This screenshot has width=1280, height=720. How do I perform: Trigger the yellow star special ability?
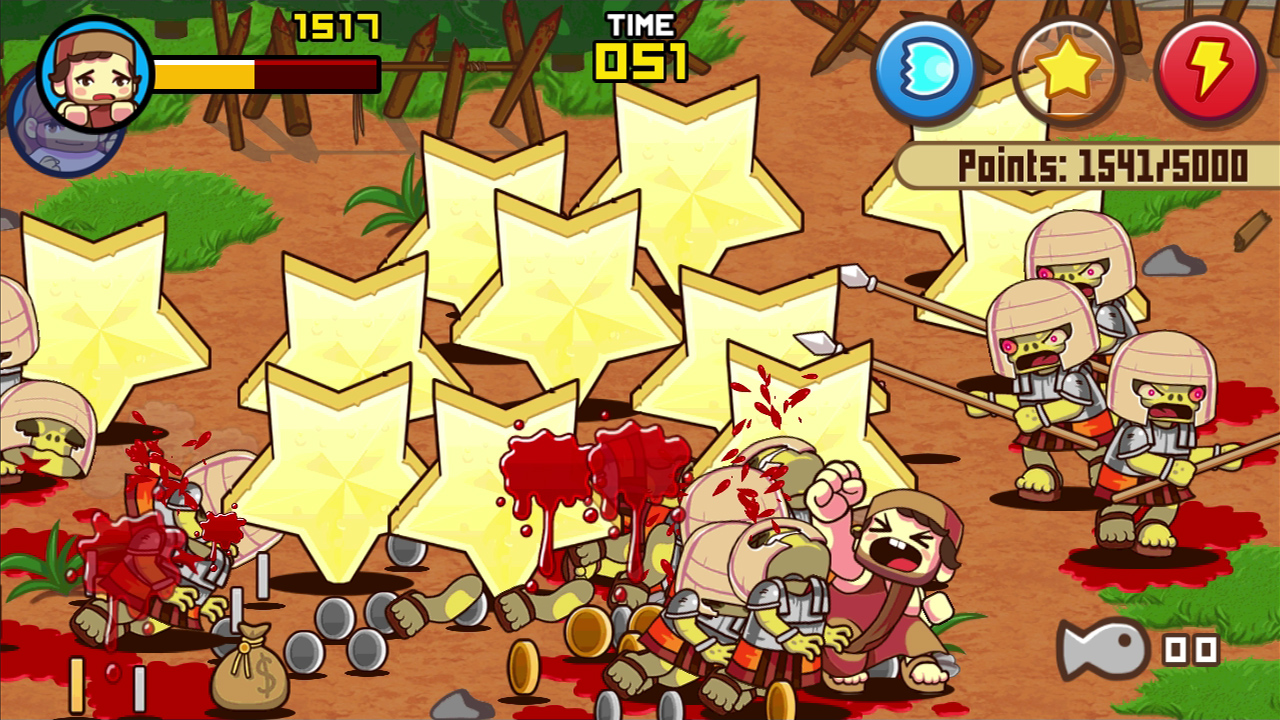tap(1068, 70)
